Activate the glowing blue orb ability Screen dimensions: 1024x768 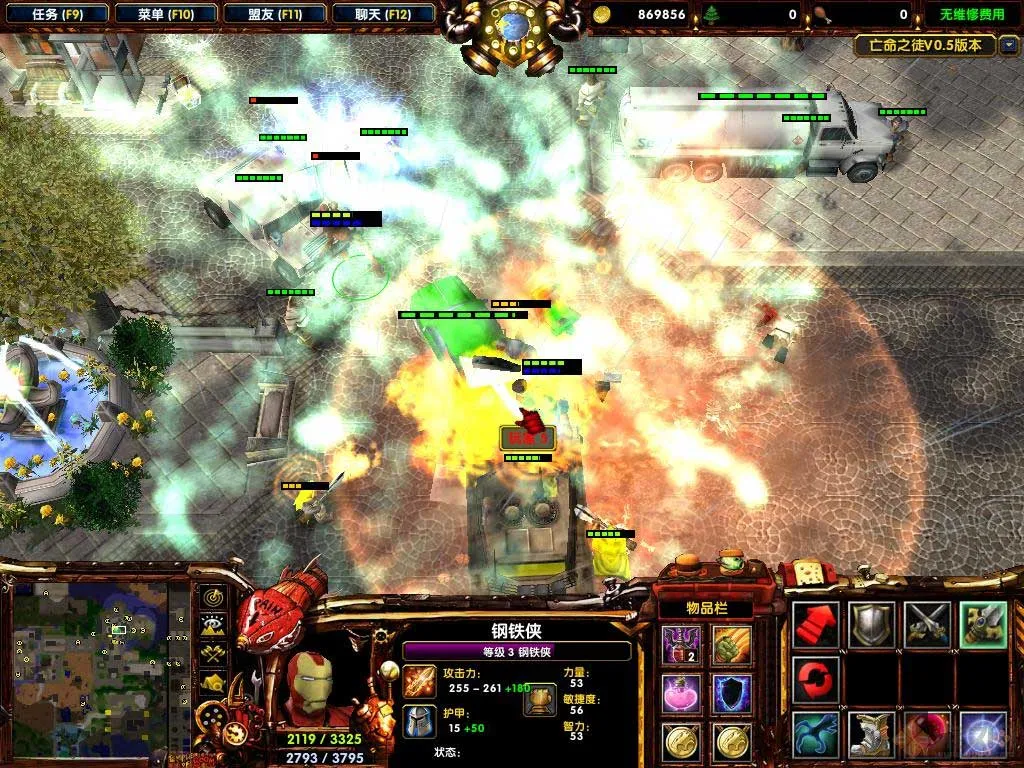point(982,733)
